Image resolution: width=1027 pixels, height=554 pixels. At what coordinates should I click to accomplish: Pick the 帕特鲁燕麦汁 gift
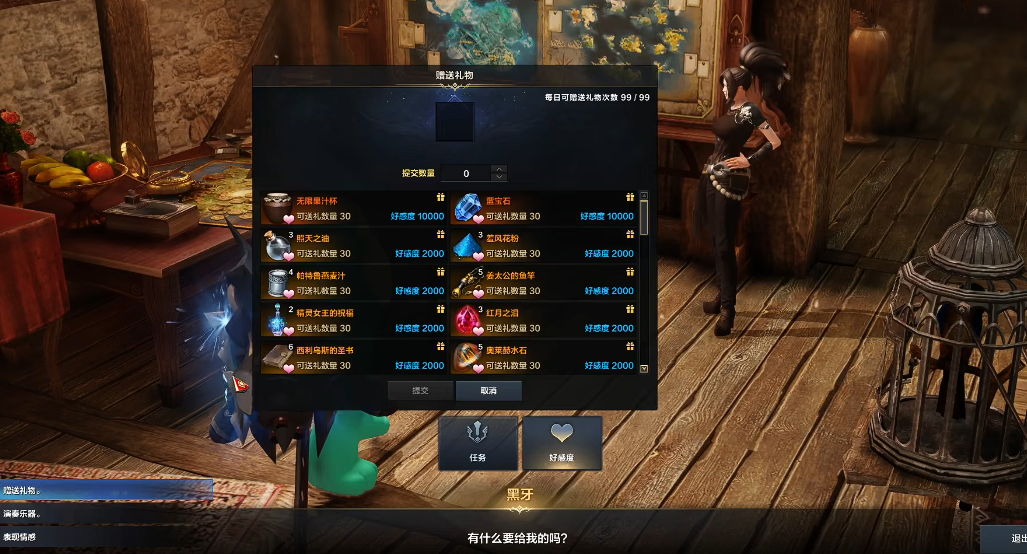tap(353, 283)
